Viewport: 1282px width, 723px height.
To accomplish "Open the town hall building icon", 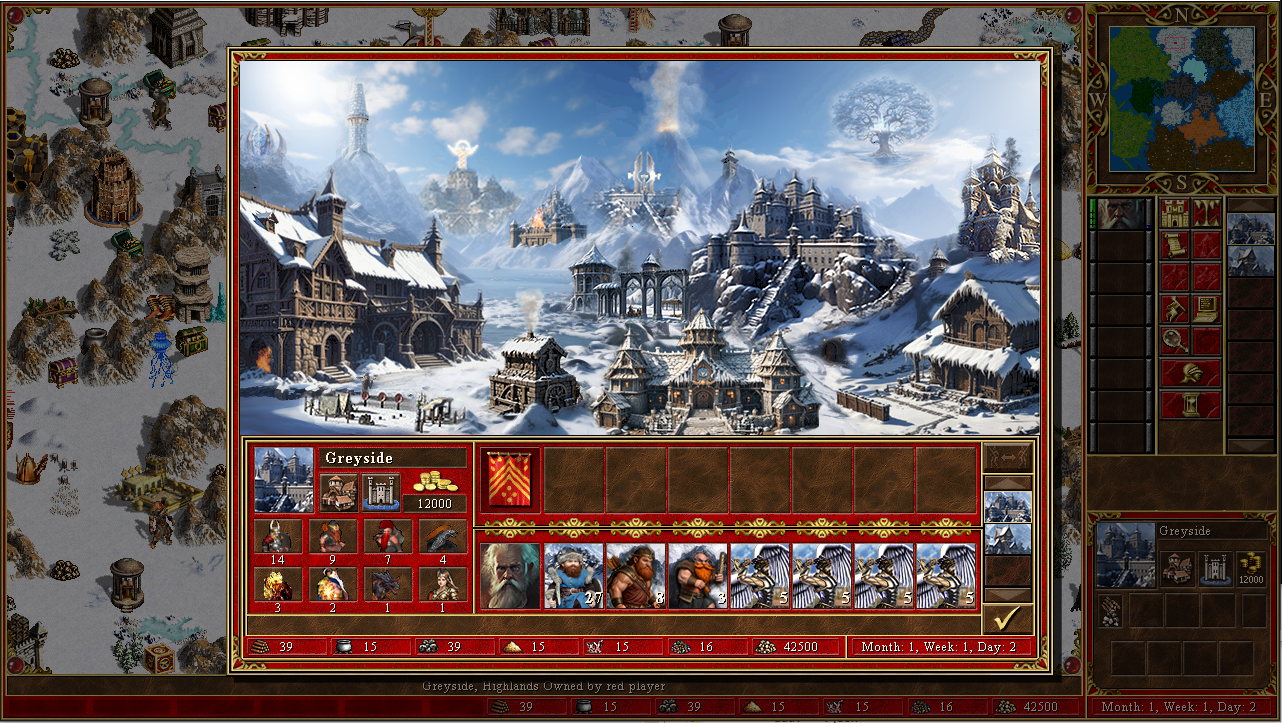I will (x=339, y=492).
